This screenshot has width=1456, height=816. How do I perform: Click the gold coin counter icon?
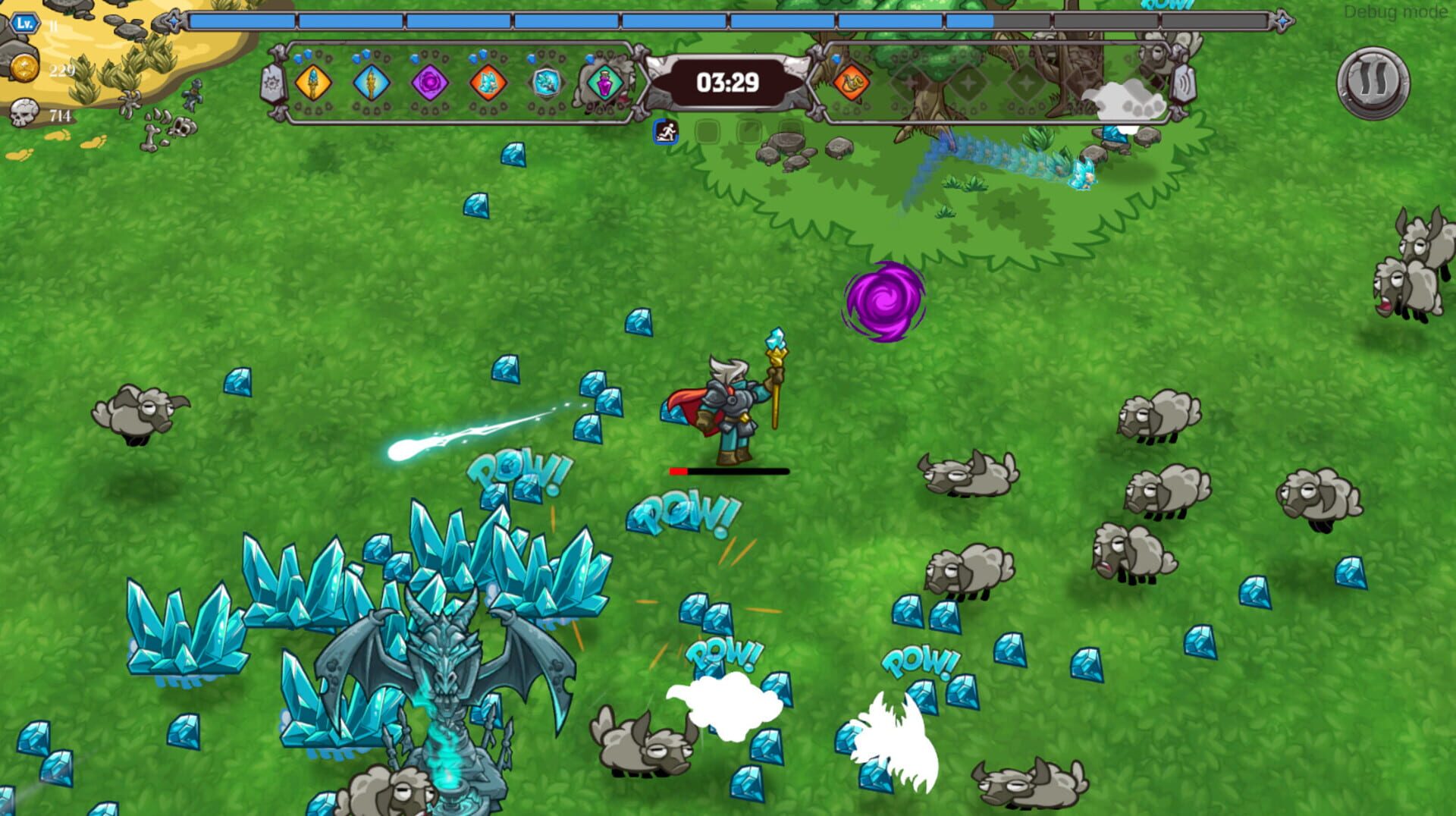pyautogui.click(x=24, y=66)
